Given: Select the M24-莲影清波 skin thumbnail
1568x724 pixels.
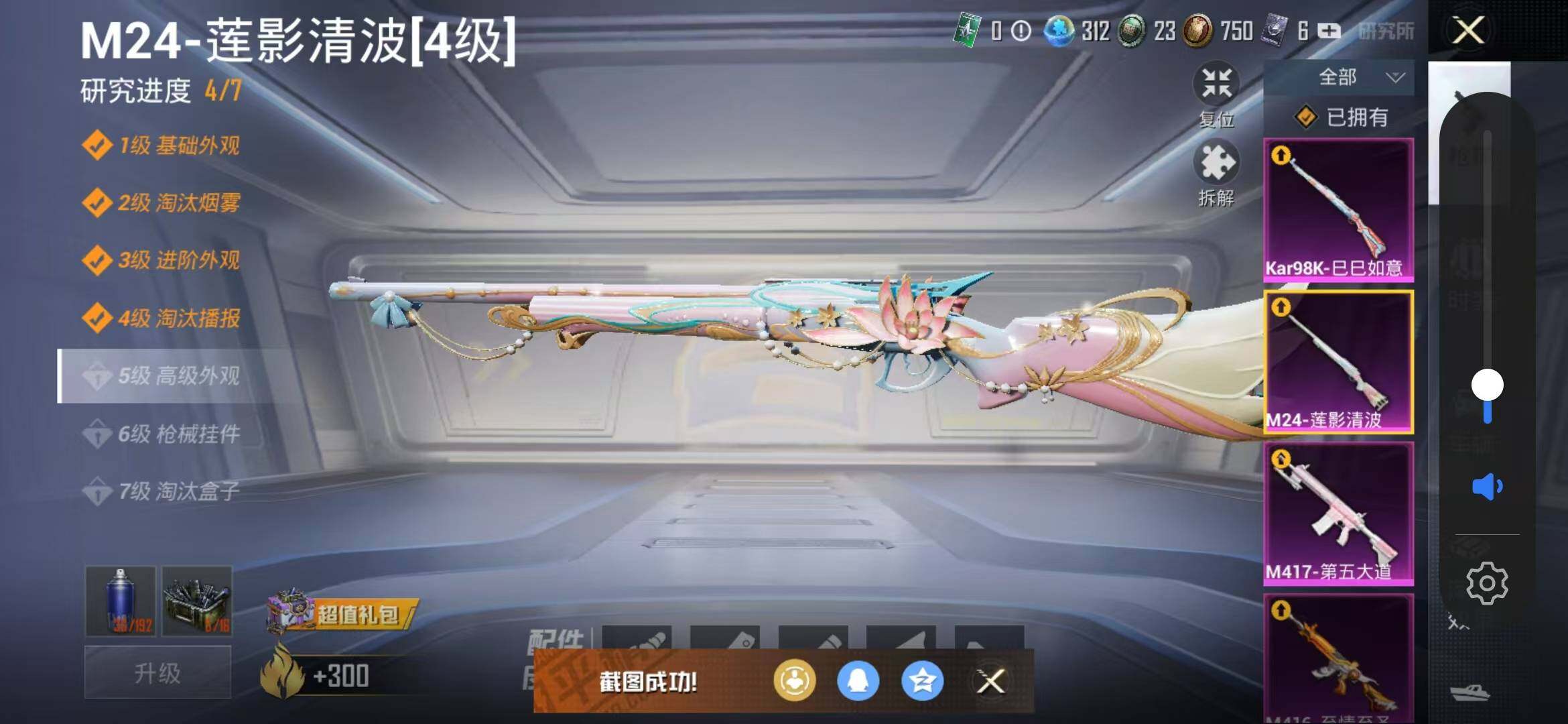Looking at the screenshot, I should point(1338,361).
